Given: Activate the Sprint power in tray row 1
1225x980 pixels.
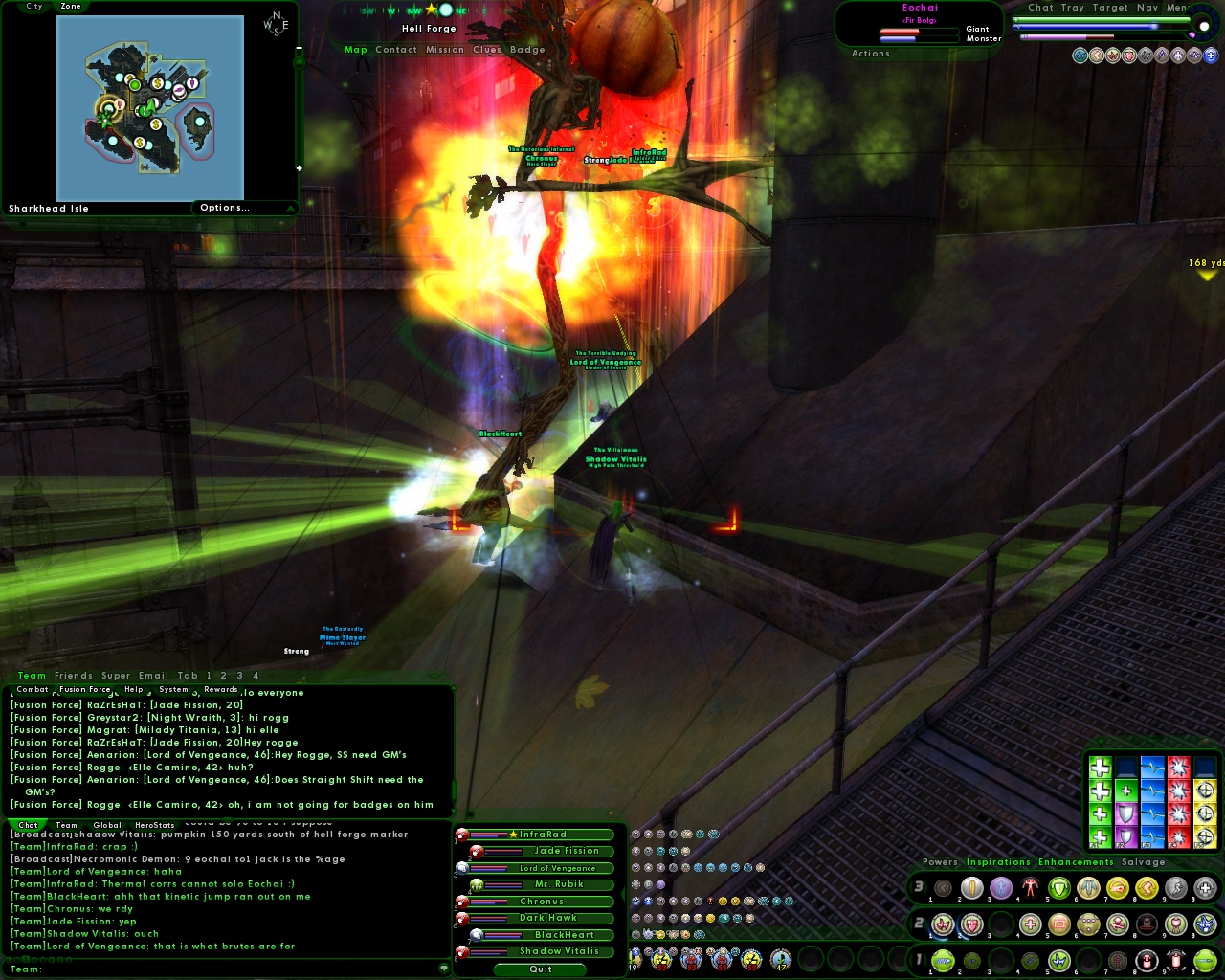Looking at the screenshot, I should click(x=942, y=961).
